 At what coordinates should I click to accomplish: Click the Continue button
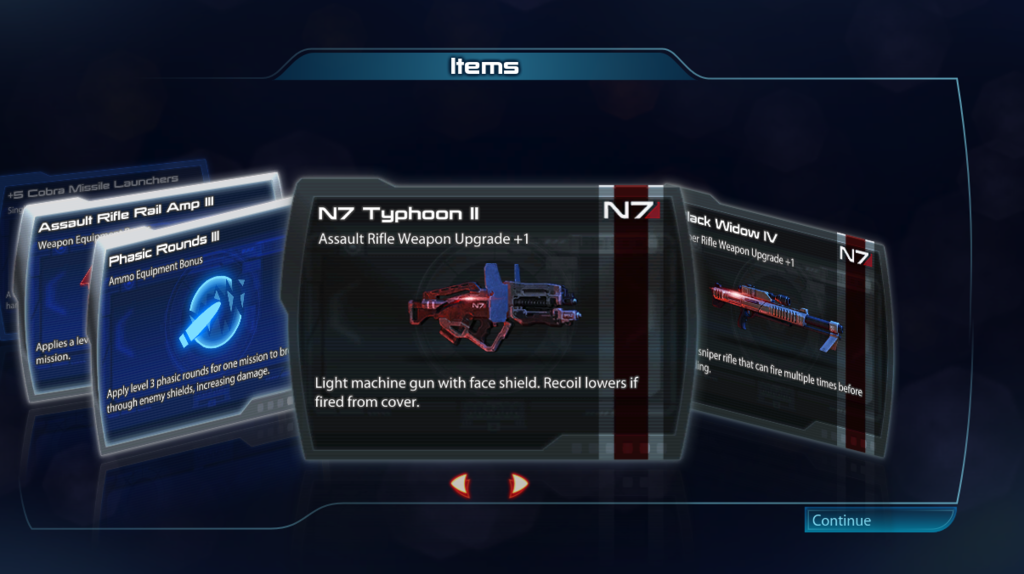point(879,520)
